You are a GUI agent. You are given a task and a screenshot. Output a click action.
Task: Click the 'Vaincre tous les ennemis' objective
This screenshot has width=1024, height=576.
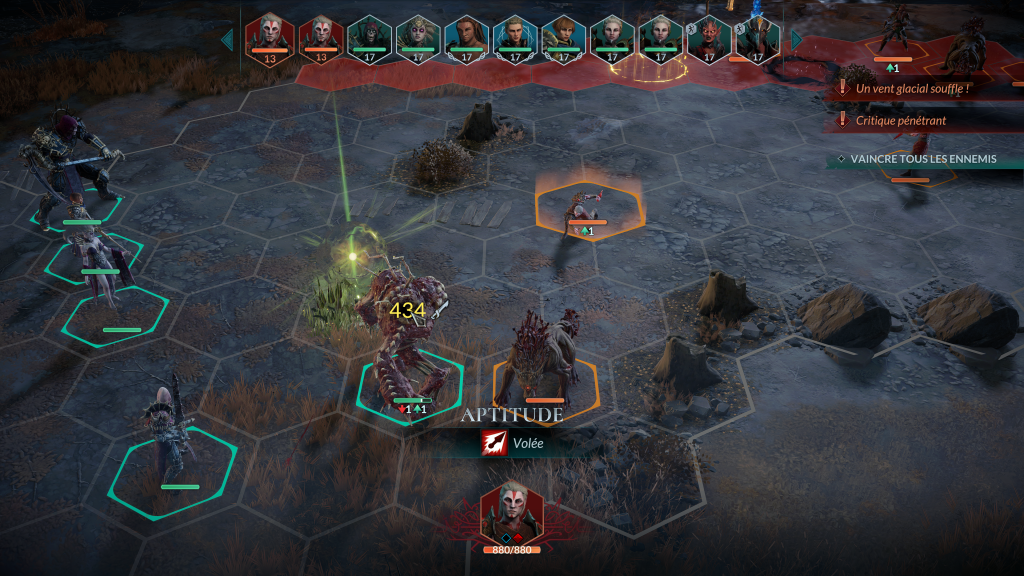[x=922, y=159]
